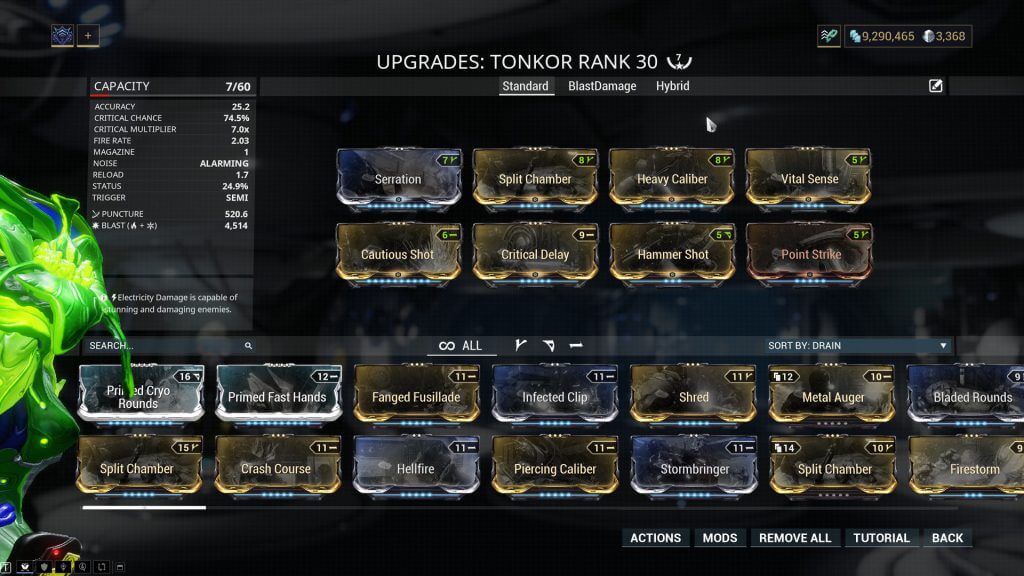The height and width of the screenshot is (576, 1024).
Task: Select Primed Fast Hands from the mod list
Action: 277,396
